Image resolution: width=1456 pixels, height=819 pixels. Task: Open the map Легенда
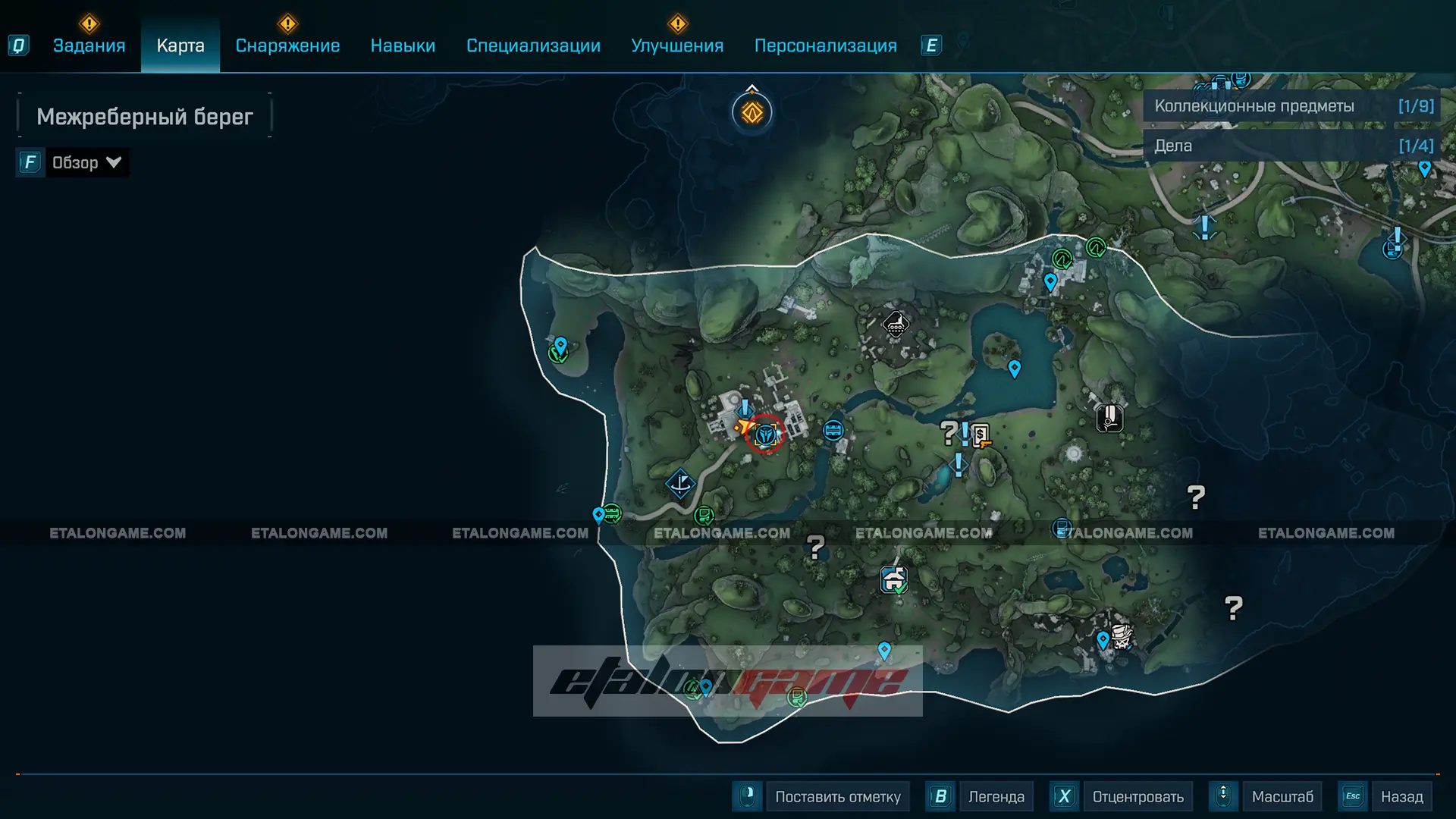[x=996, y=797]
